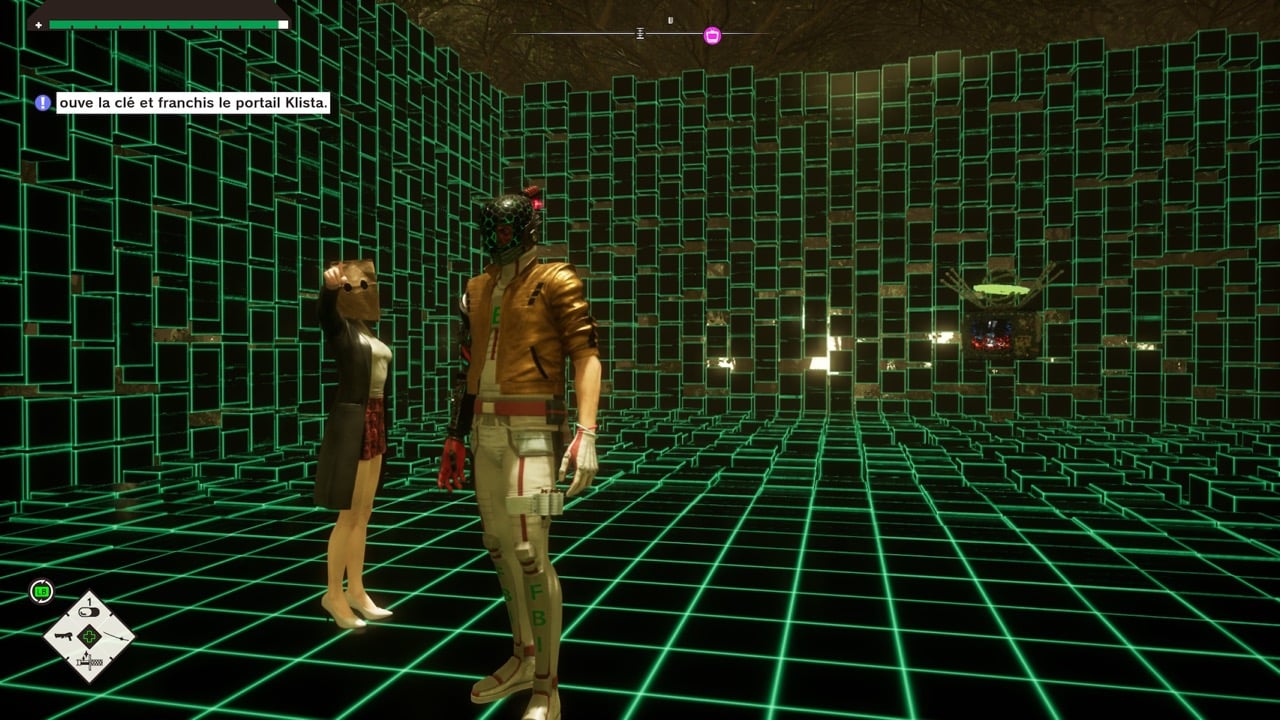The image size is (1280, 720).
Task: Click the green swap cycle icon
Action: tap(42, 591)
